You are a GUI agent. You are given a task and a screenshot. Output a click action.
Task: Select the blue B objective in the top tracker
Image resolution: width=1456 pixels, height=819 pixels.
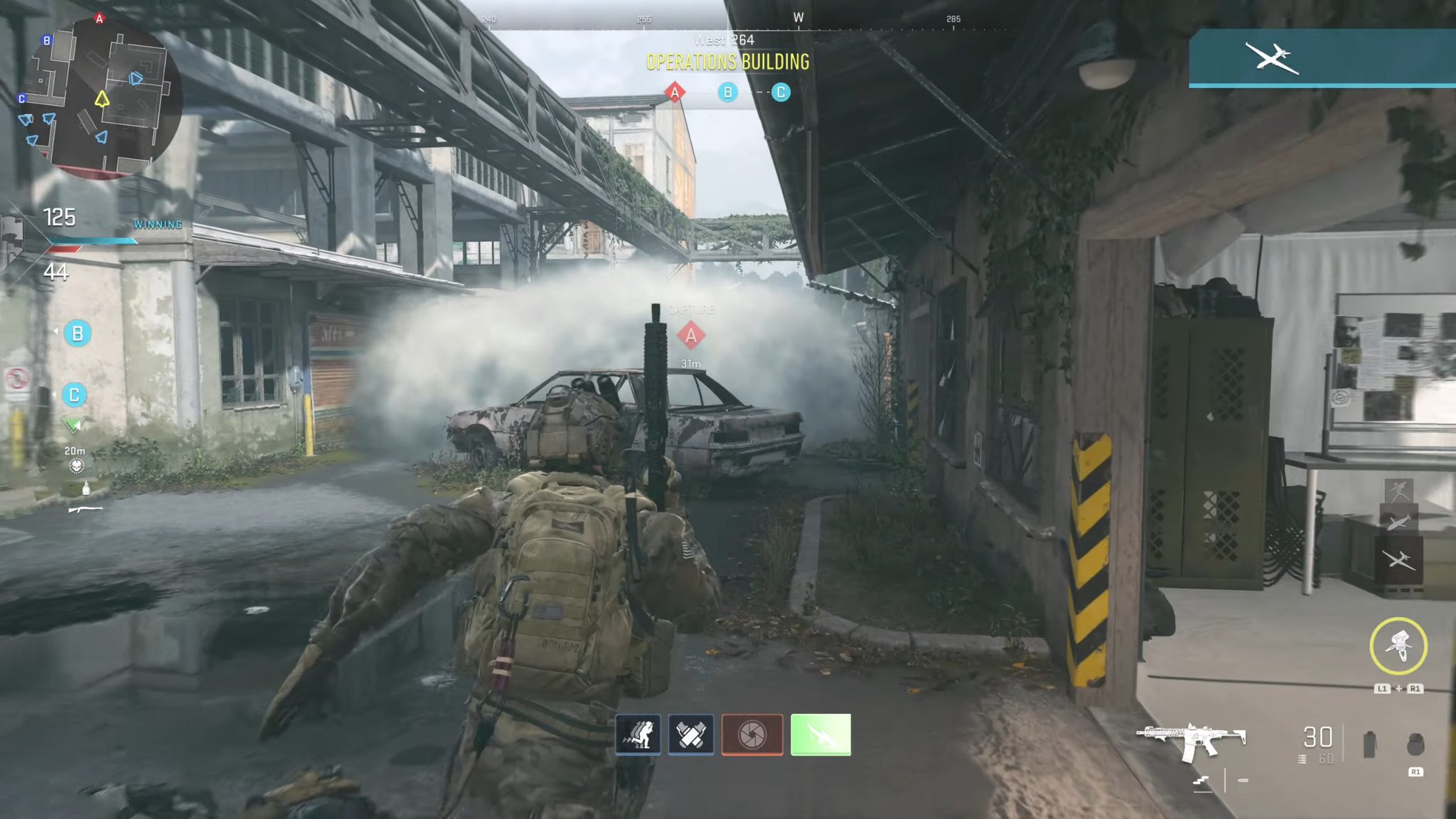pyautogui.click(x=727, y=92)
